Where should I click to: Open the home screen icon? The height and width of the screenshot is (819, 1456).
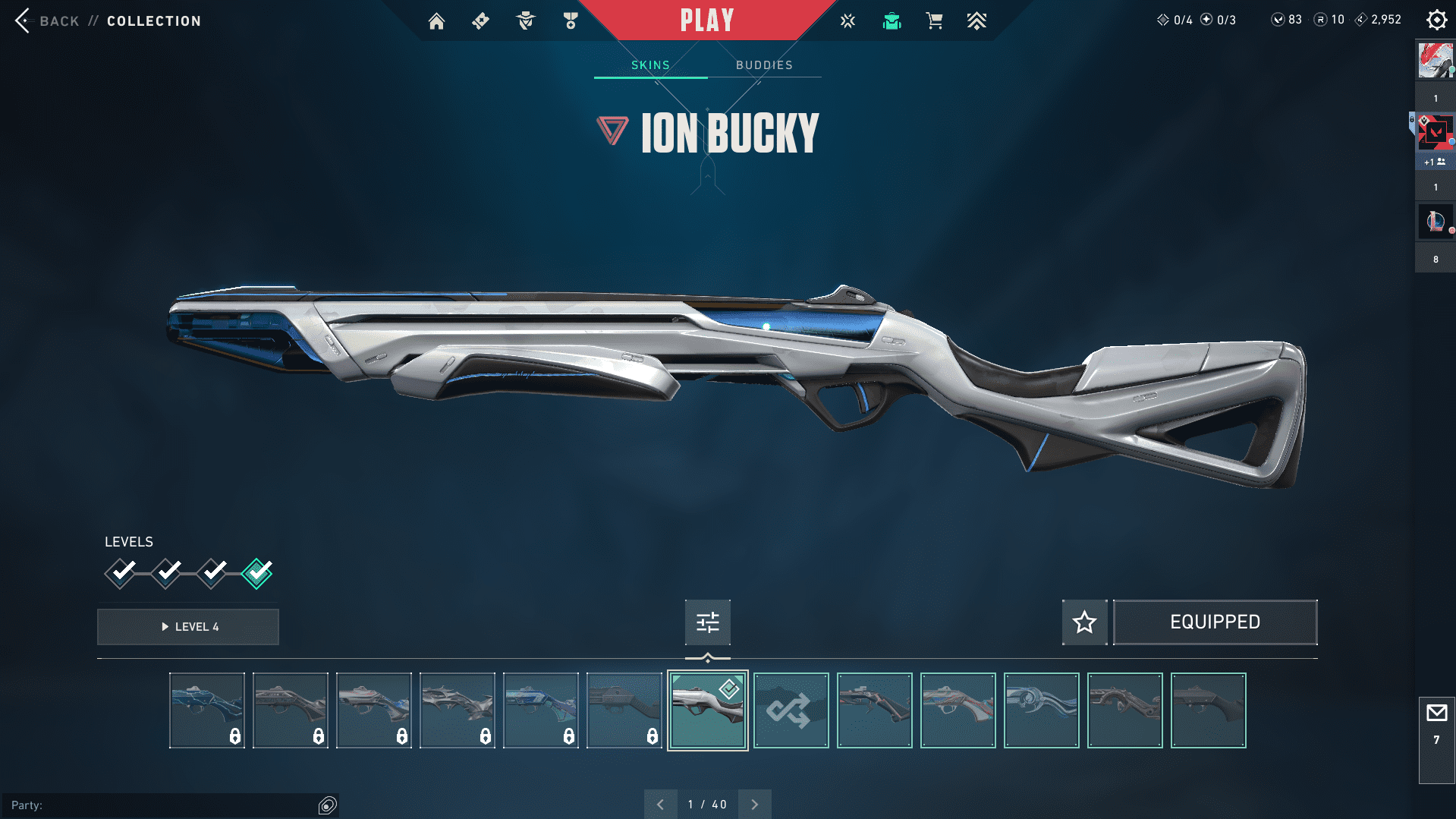[x=436, y=20]
